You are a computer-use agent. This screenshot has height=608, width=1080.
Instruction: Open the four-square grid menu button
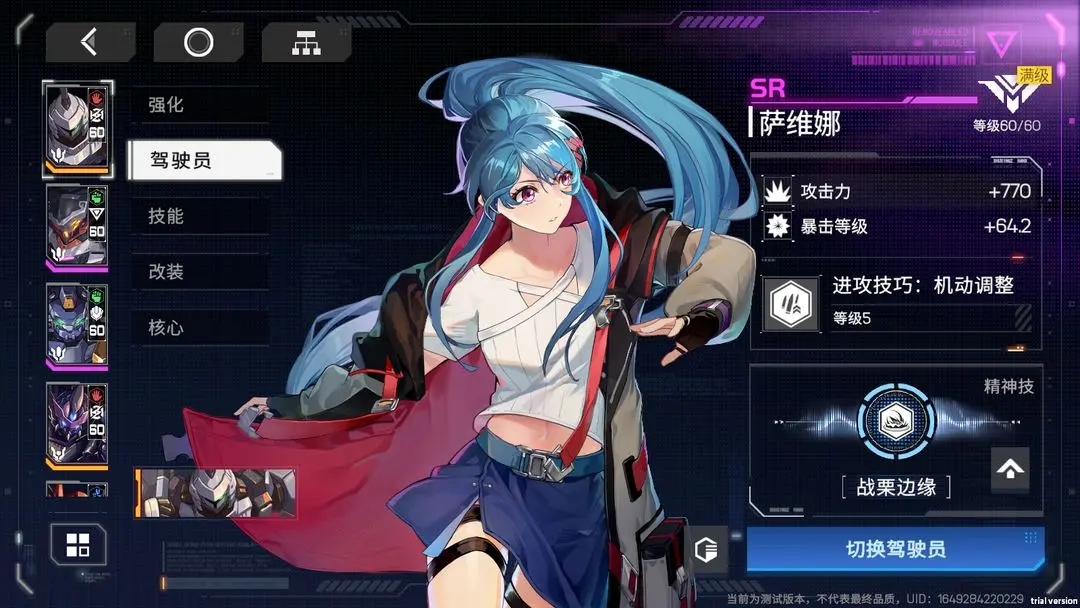(78, 545)
